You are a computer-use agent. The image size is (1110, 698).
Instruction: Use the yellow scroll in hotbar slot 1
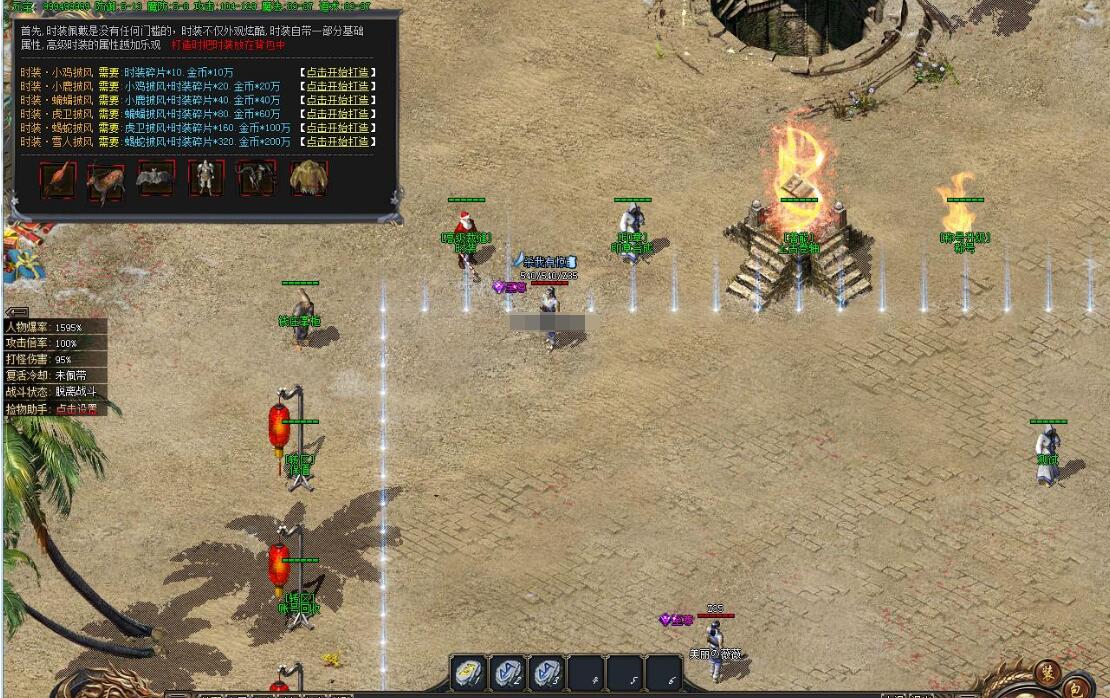(468, 673)
